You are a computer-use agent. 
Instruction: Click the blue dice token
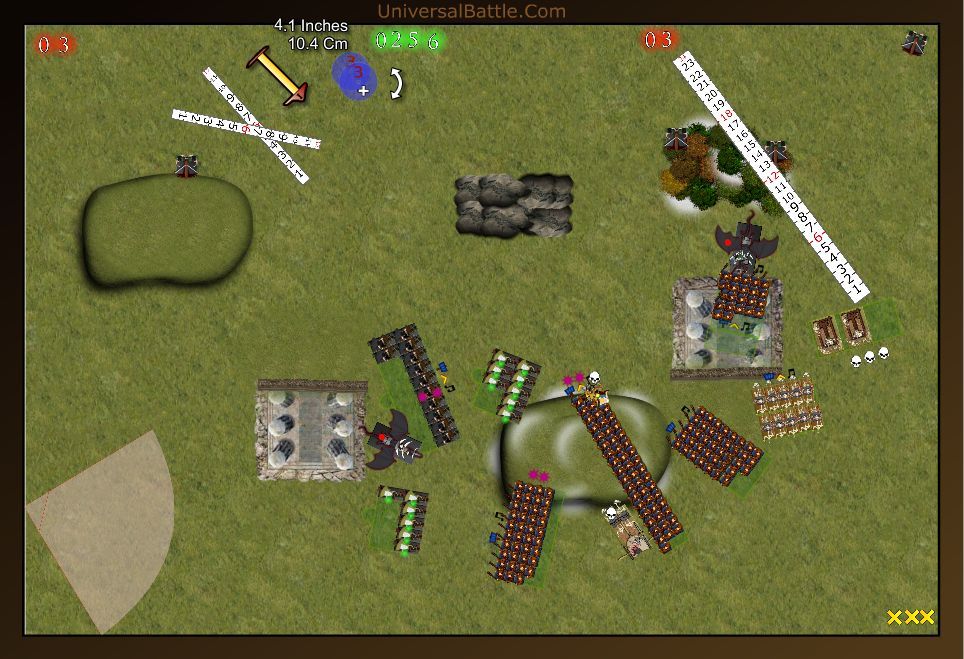[354, 77]
